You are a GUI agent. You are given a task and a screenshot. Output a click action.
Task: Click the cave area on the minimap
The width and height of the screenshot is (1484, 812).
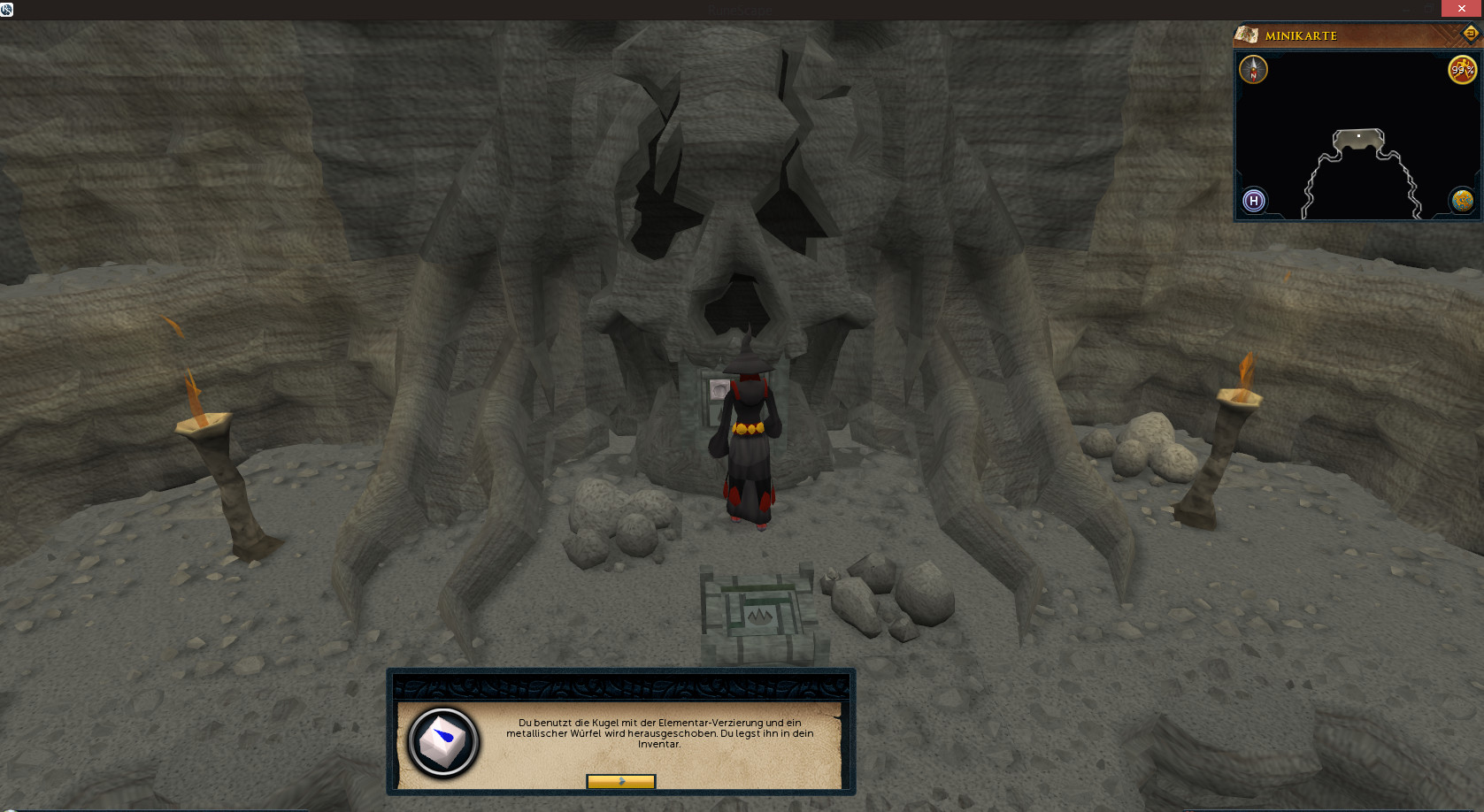coord(1357,142)
